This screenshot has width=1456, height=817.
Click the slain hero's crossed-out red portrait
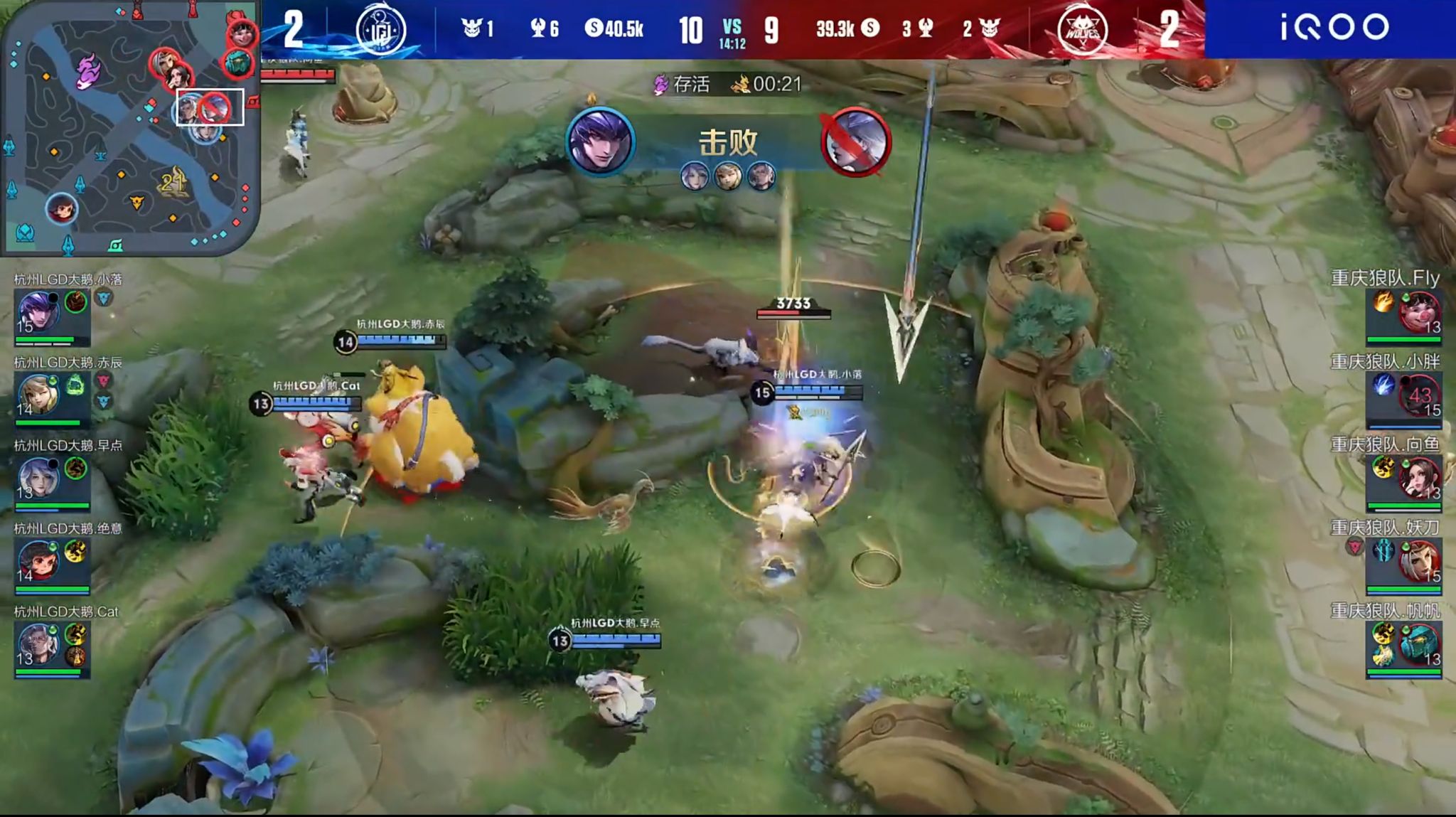coord(857,142)
